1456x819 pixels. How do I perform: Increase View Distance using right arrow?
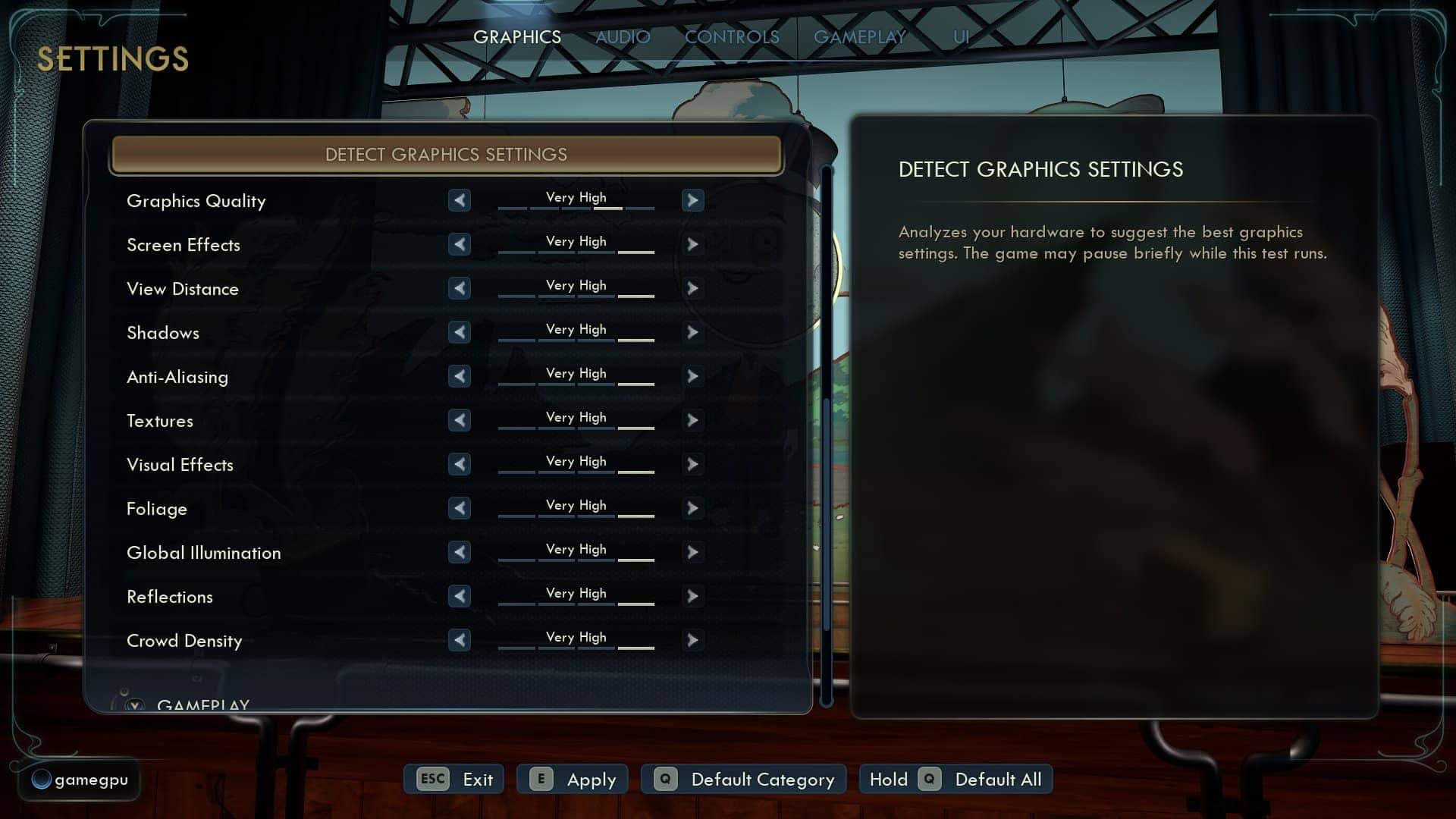click(x=692, y=288)
